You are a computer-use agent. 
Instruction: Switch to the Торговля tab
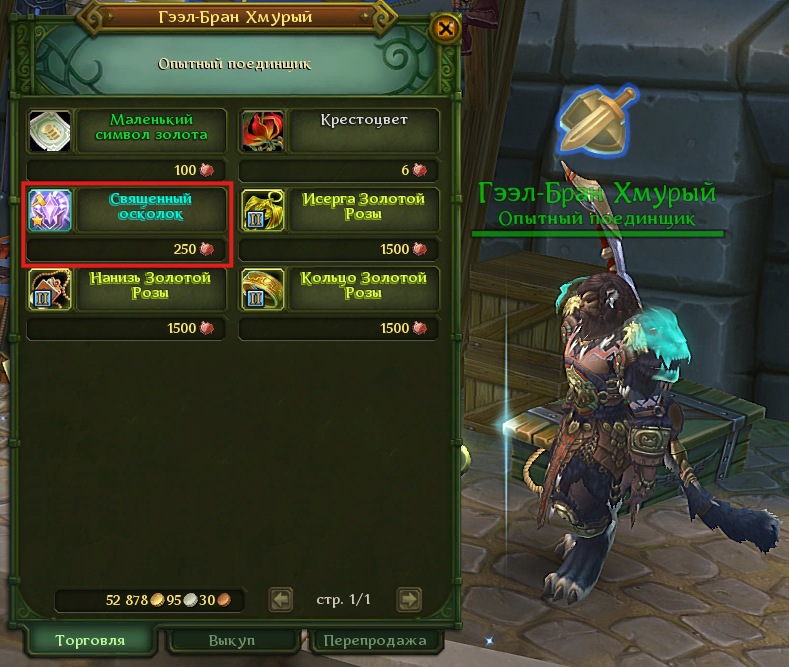90,640
